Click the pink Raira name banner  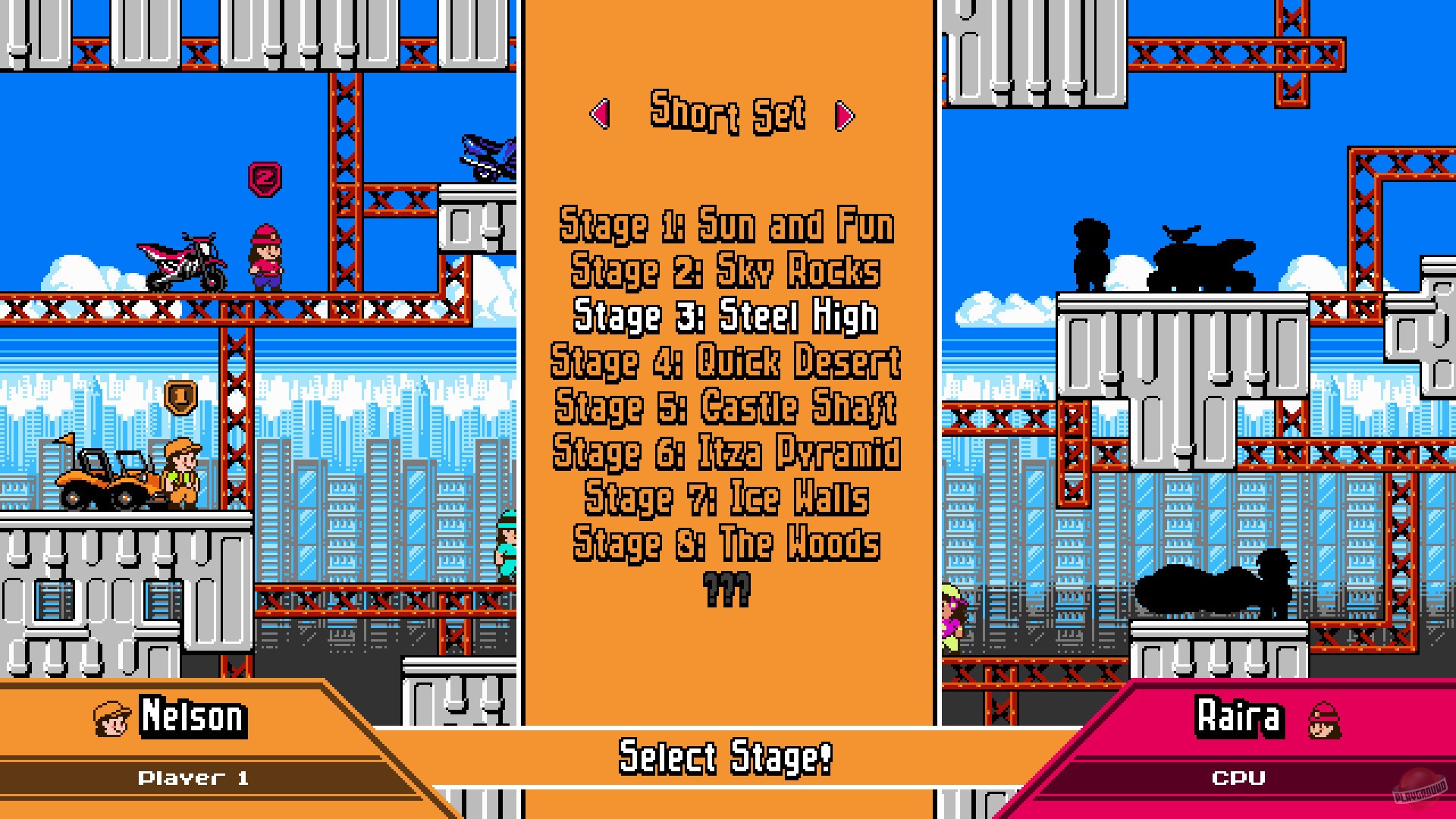click(x=1240, y=717)
